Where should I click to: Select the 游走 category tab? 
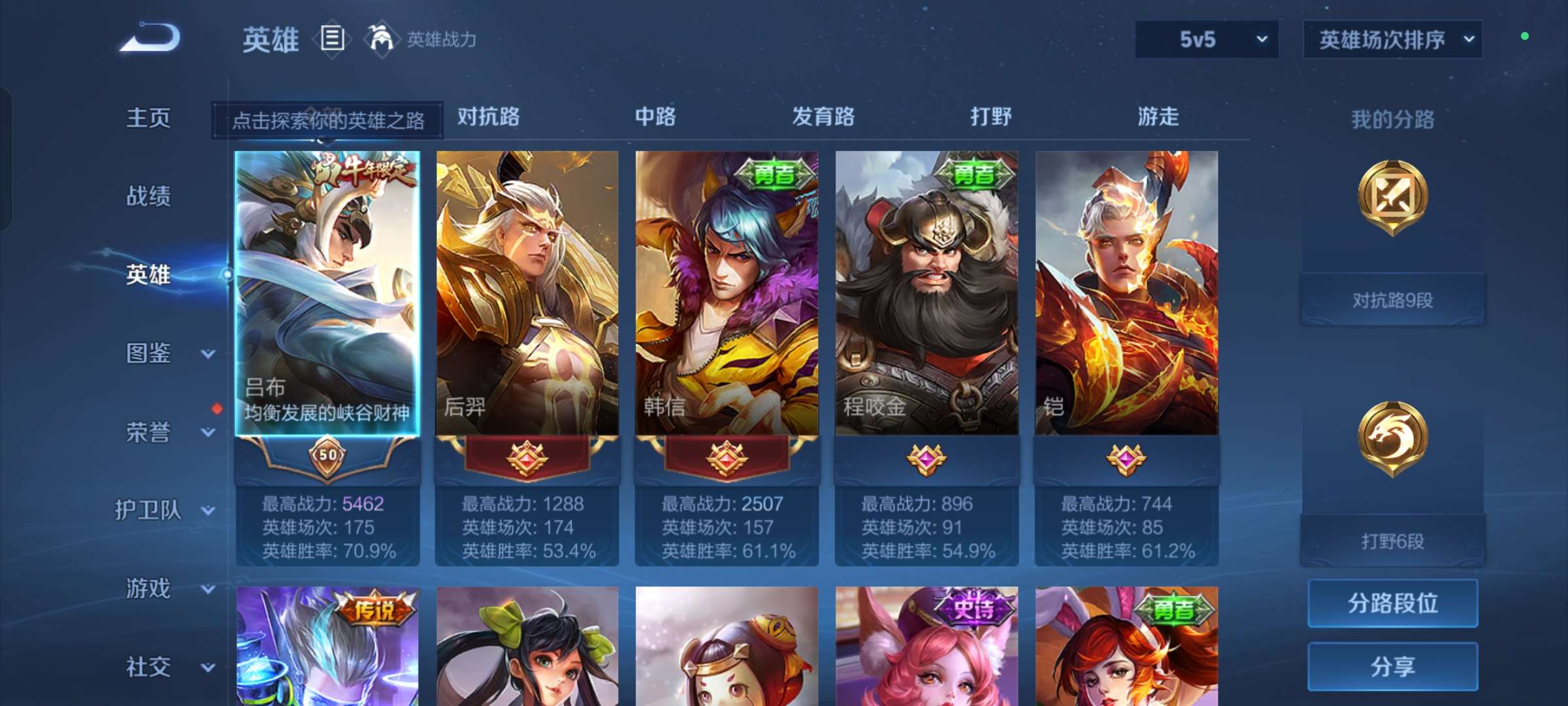1158,118
